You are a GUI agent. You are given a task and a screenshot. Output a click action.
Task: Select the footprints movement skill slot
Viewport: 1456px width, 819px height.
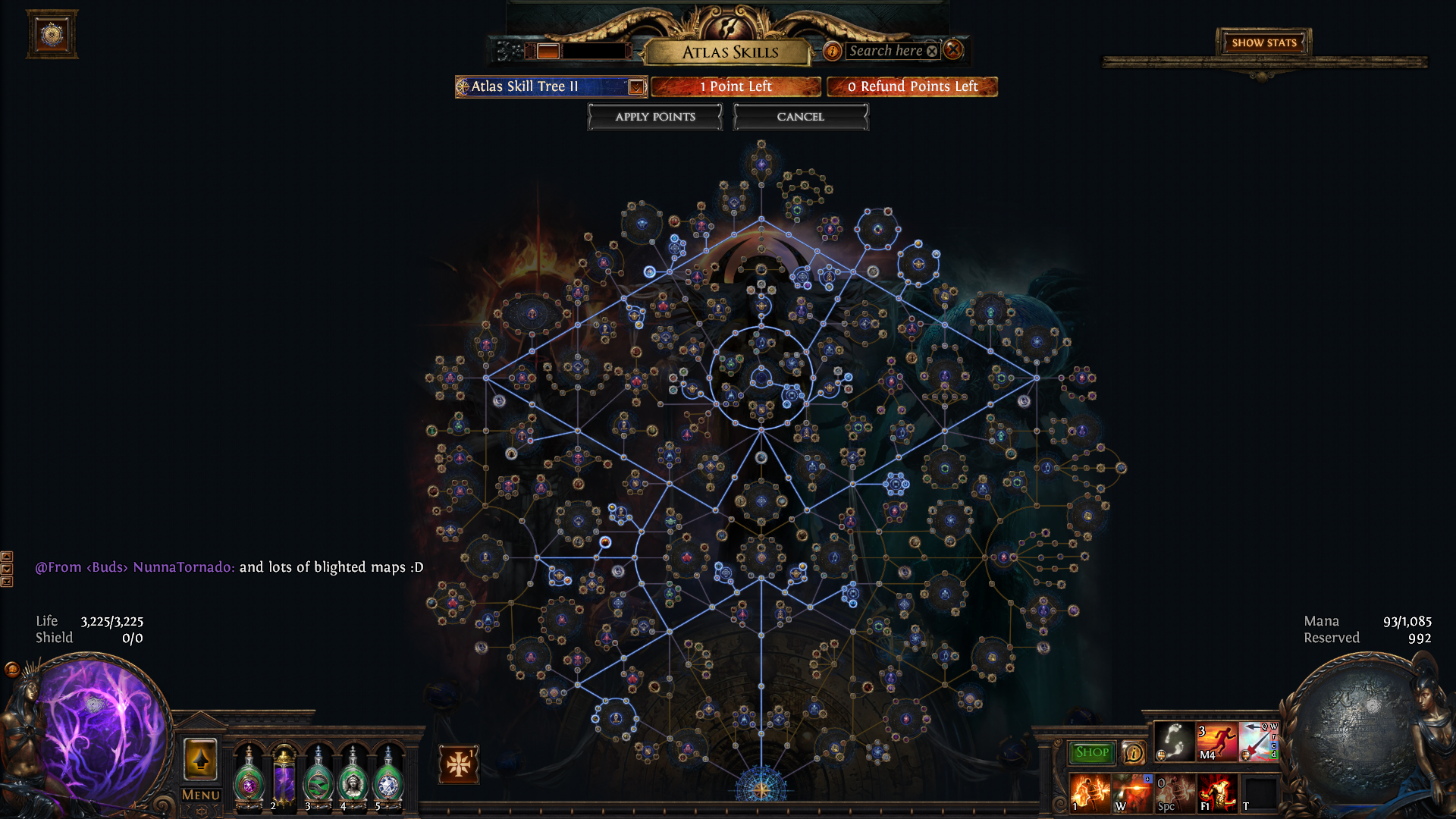[1173, 741]
